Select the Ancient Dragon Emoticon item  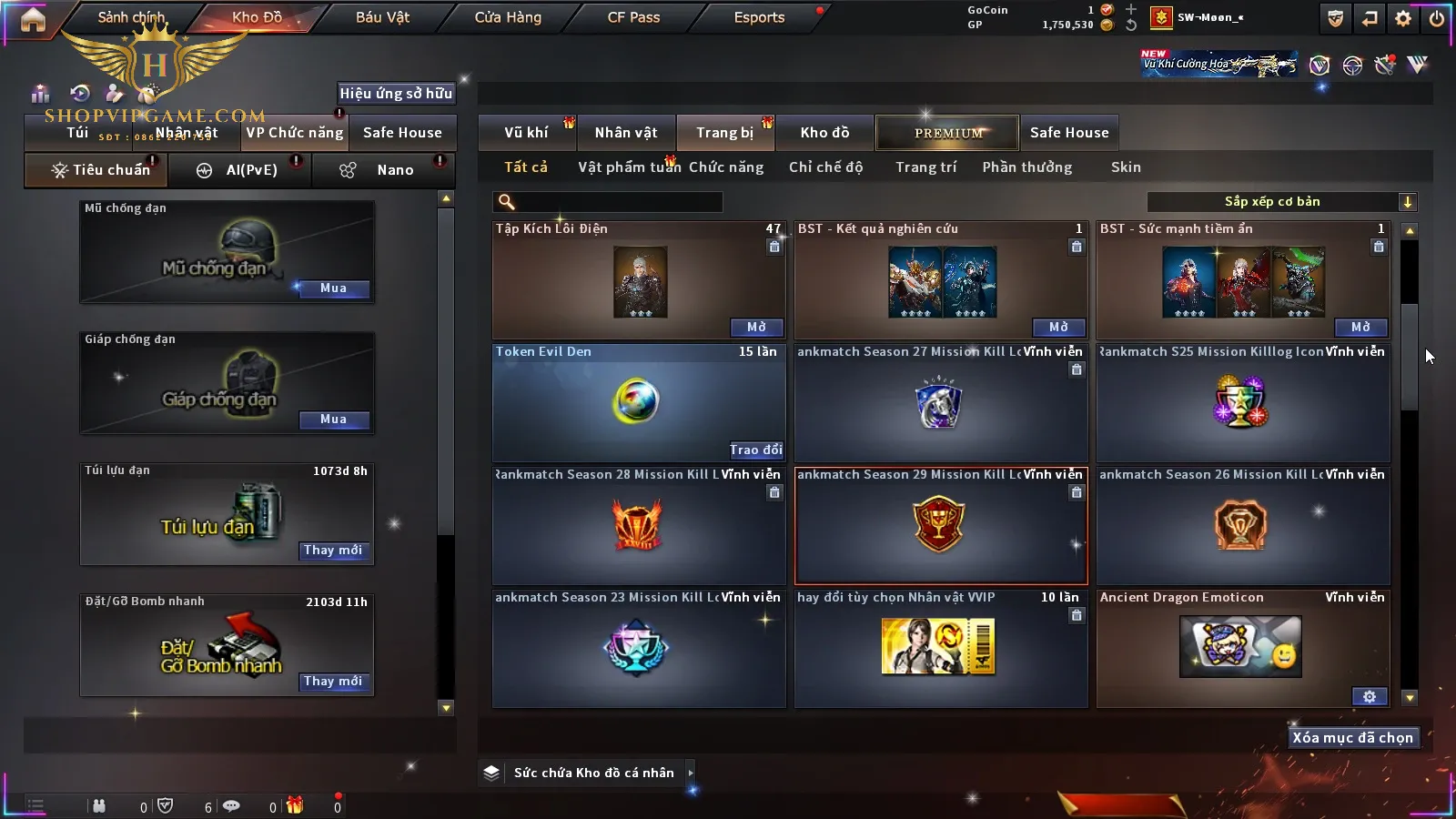1242,647
